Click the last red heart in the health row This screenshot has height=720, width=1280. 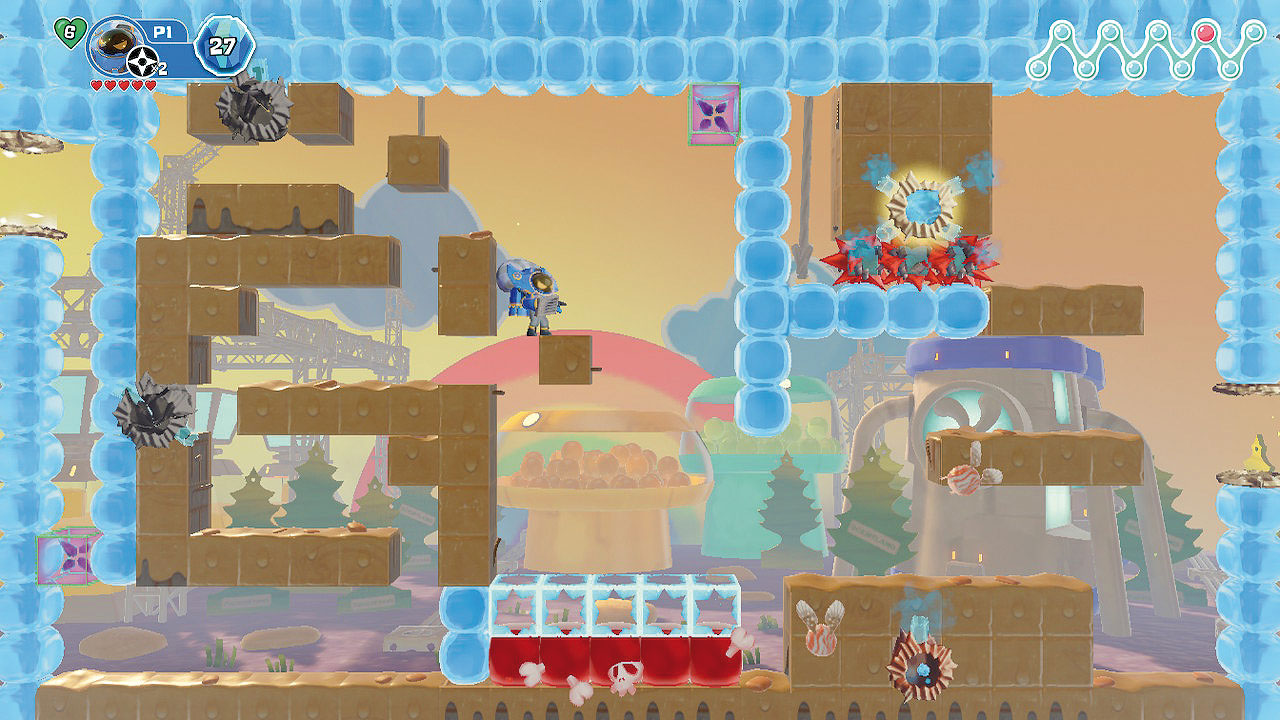coord(150,85)
